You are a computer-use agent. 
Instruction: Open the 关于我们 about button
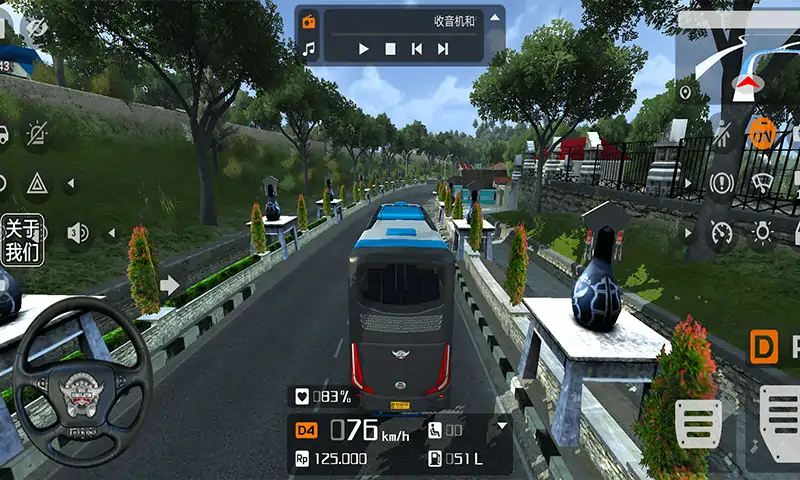point(21,240)
